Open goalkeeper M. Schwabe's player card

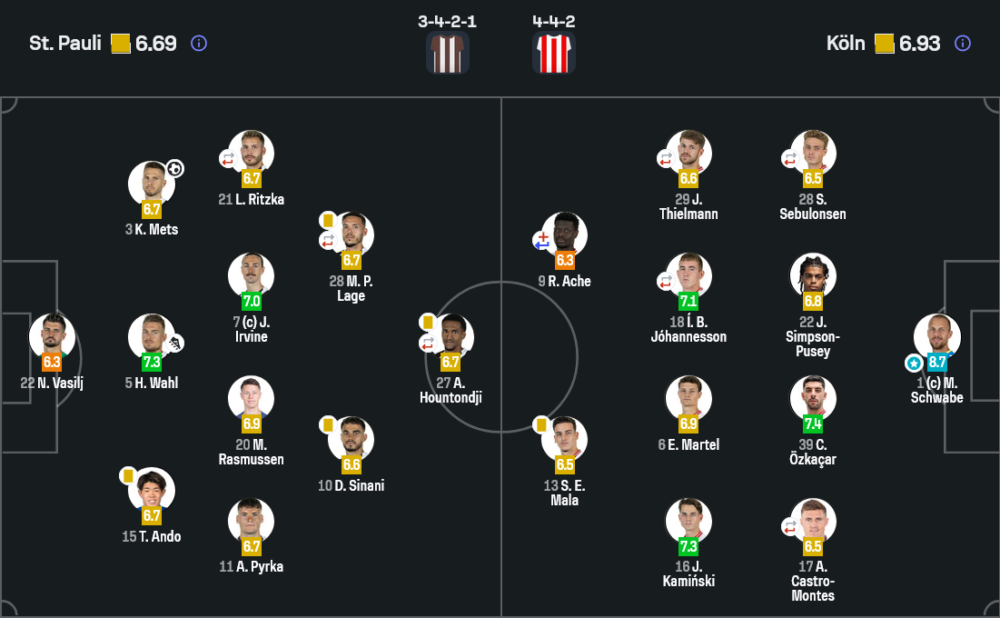click(x=937, y=337)
